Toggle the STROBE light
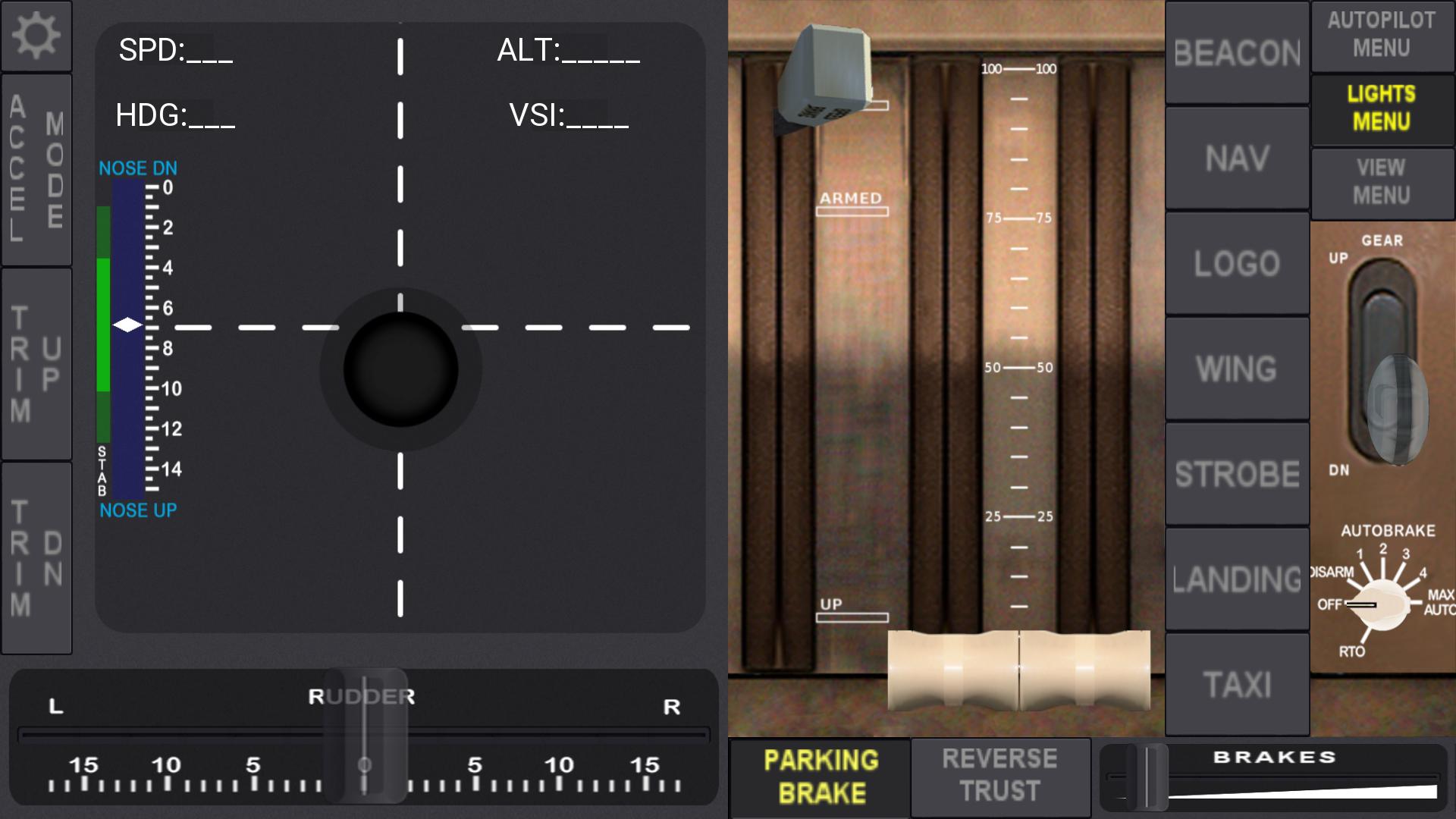Screen dimensions: 1456x819 [1236, 473]
